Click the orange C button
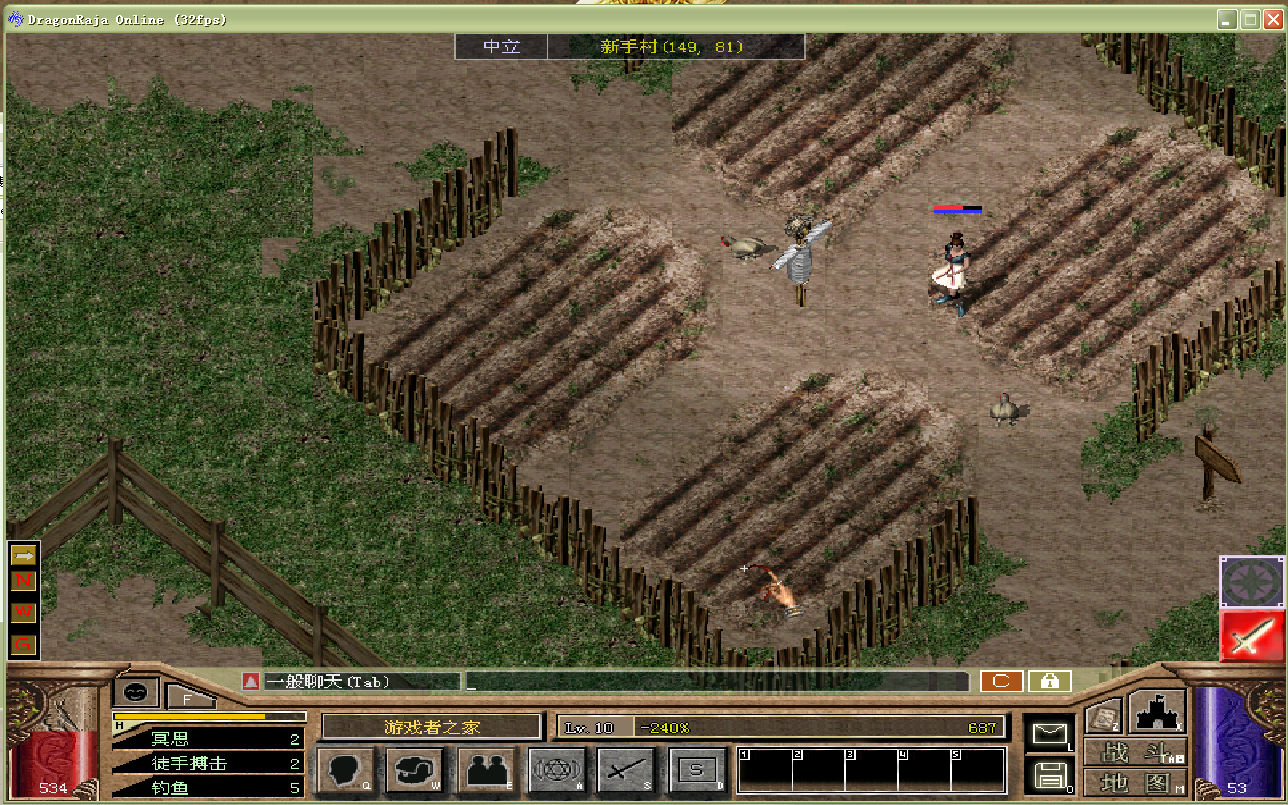The width and height of the screenshot is (1288, 805). click(1001, 681)
